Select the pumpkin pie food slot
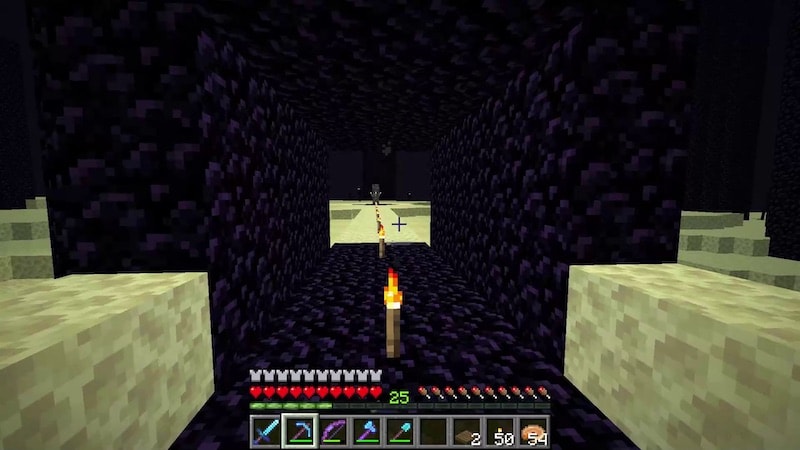The height and width of the screenshot is (450, 800). coord(534,432)
